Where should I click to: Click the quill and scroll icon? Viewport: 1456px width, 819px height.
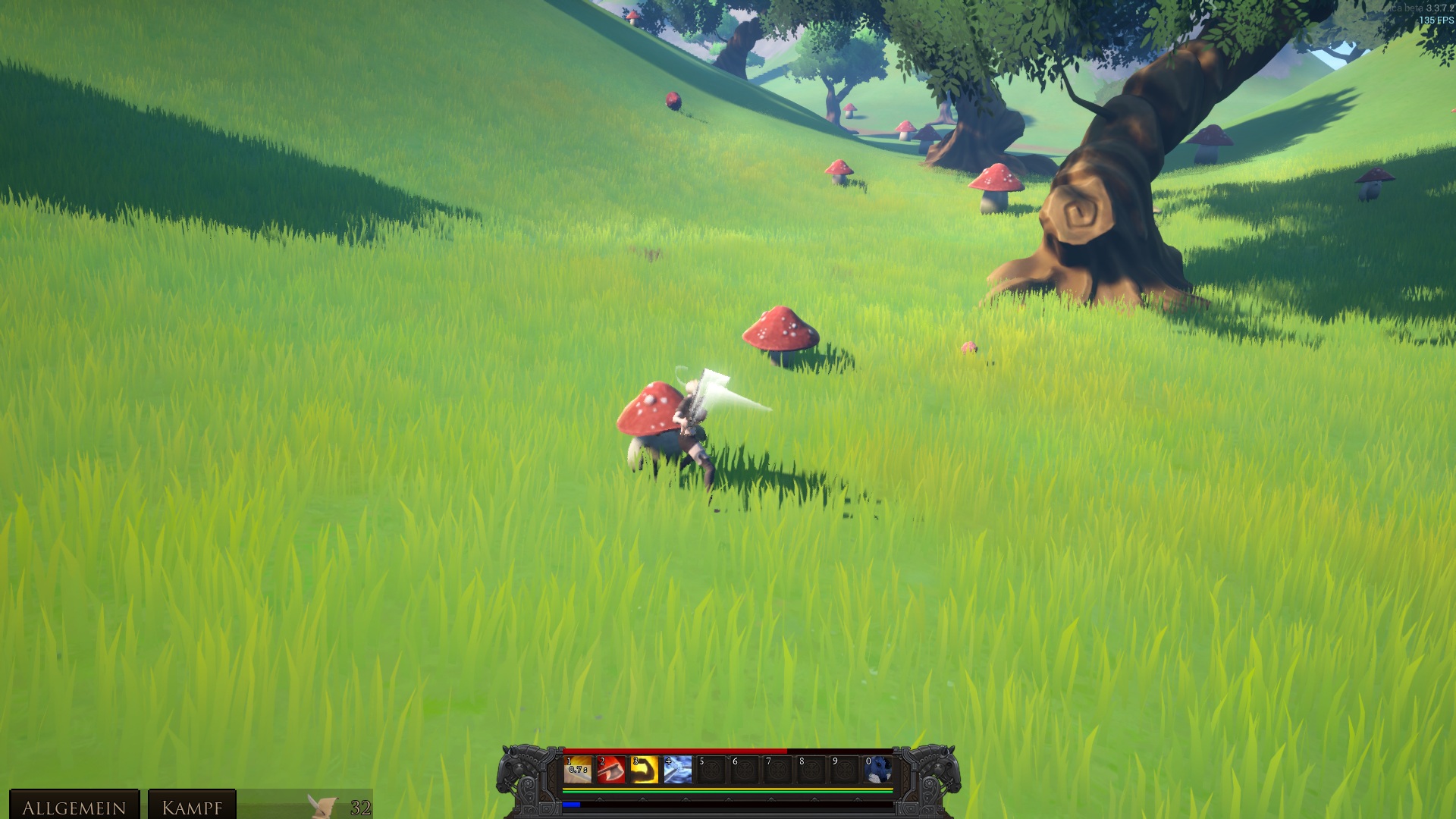pos(322,805)
